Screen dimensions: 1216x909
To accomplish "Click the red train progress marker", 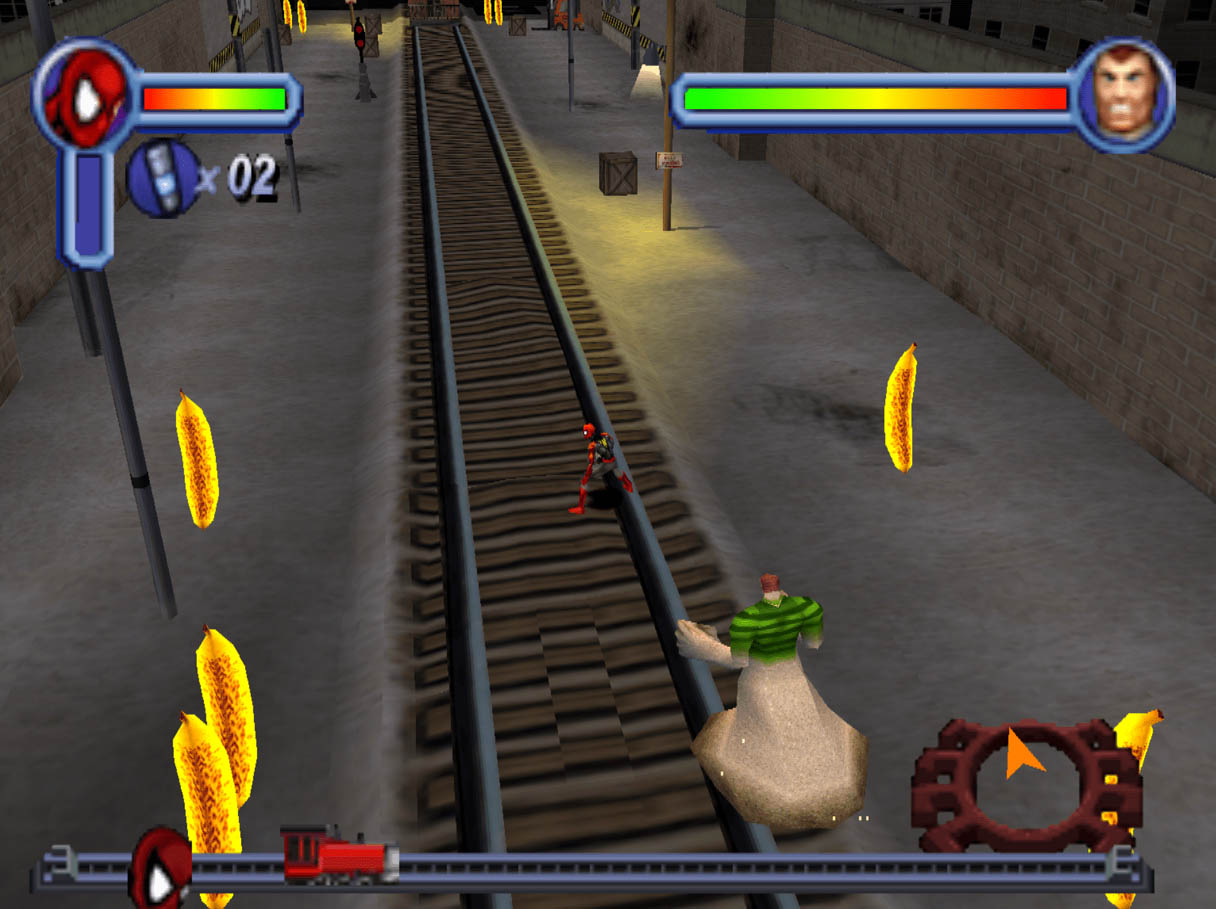I will (x=338, y=856).
